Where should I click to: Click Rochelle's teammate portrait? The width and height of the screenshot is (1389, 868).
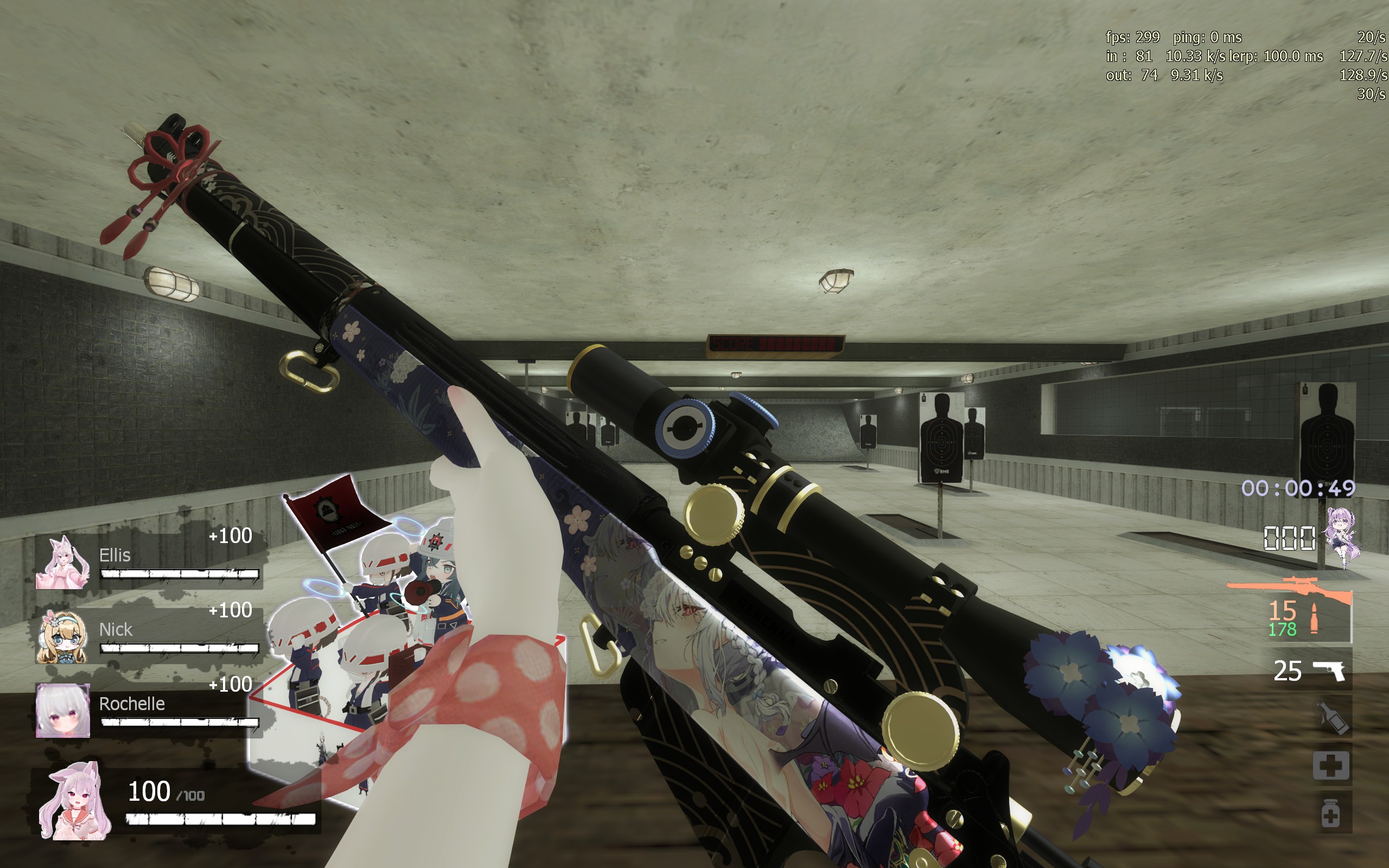(x=62, y=710)
